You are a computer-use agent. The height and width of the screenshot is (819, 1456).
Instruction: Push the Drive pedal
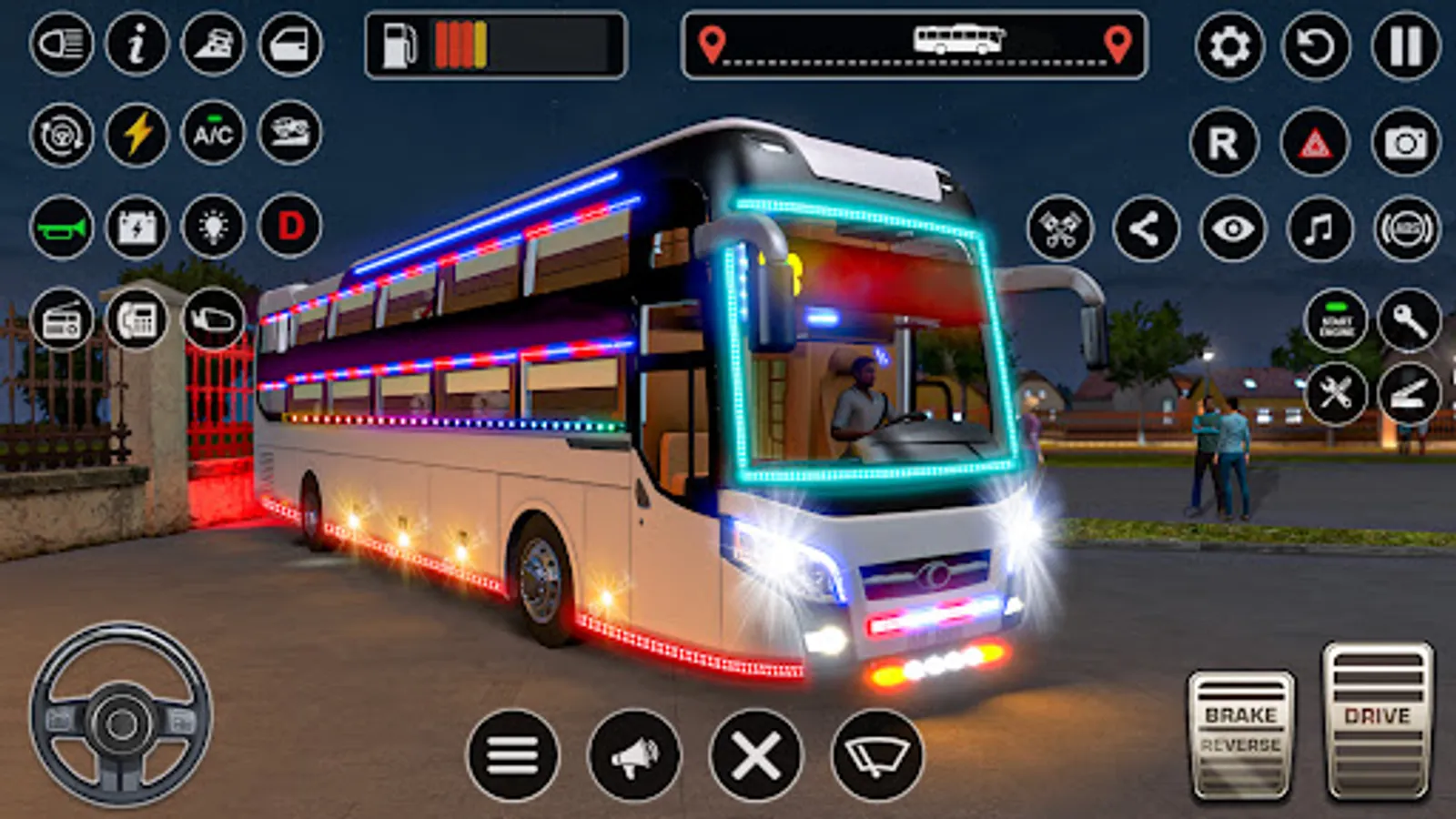click(x=1378, y=721)
